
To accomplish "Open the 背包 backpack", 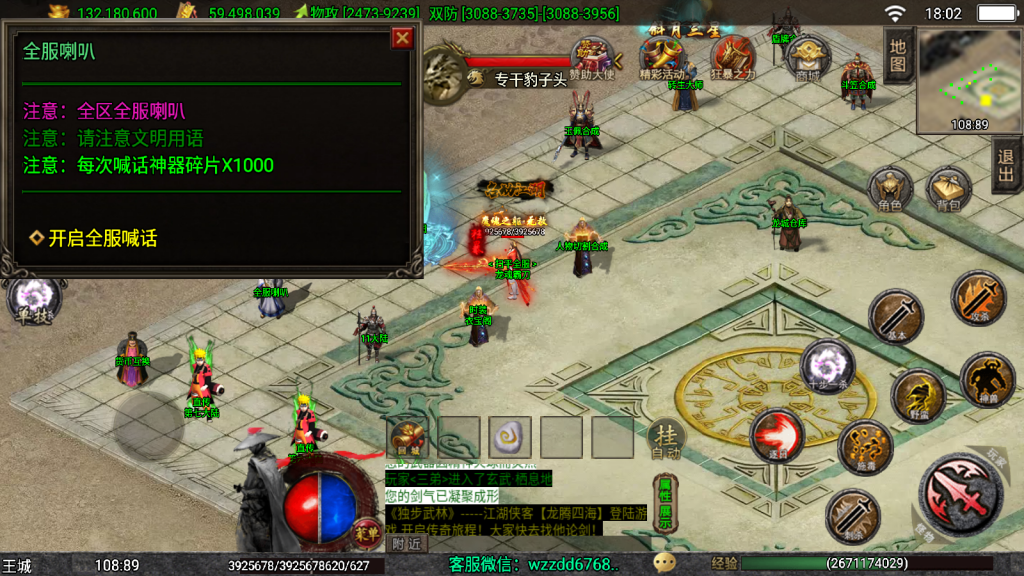I will point(948,190).
